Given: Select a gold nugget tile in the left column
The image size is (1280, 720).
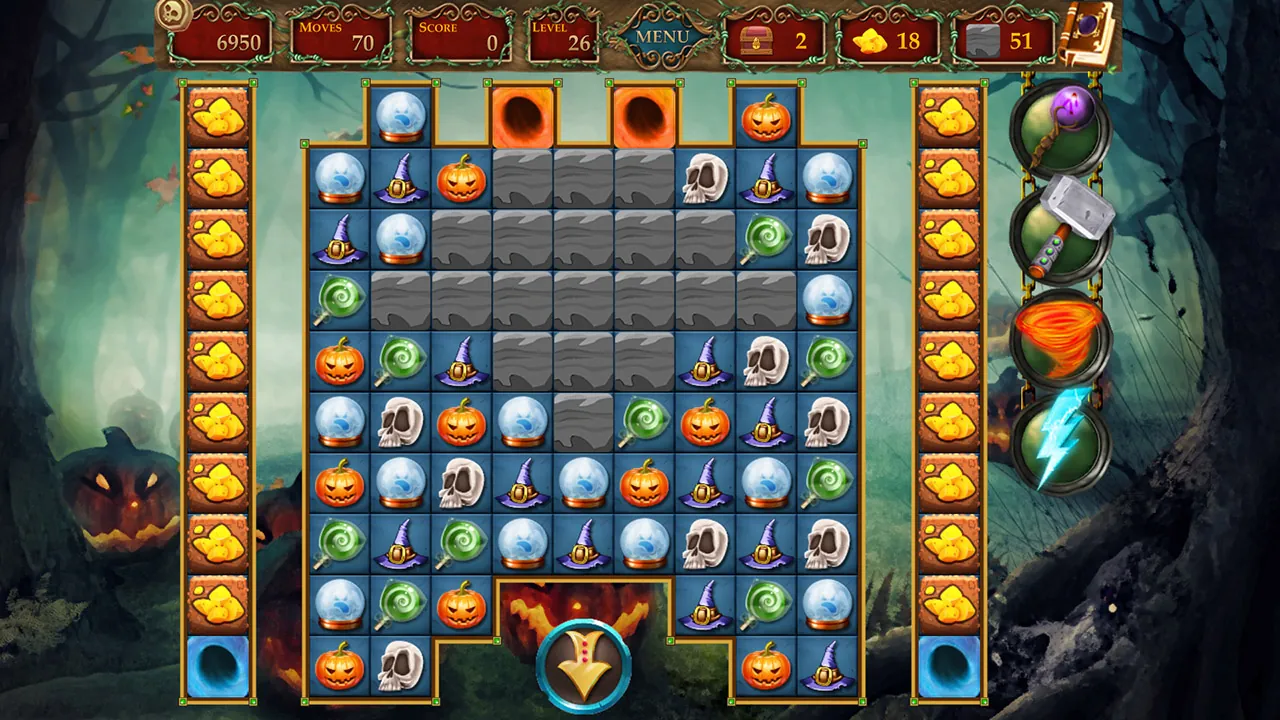Looking at the screenshot, I should click(x=218, y=118).
